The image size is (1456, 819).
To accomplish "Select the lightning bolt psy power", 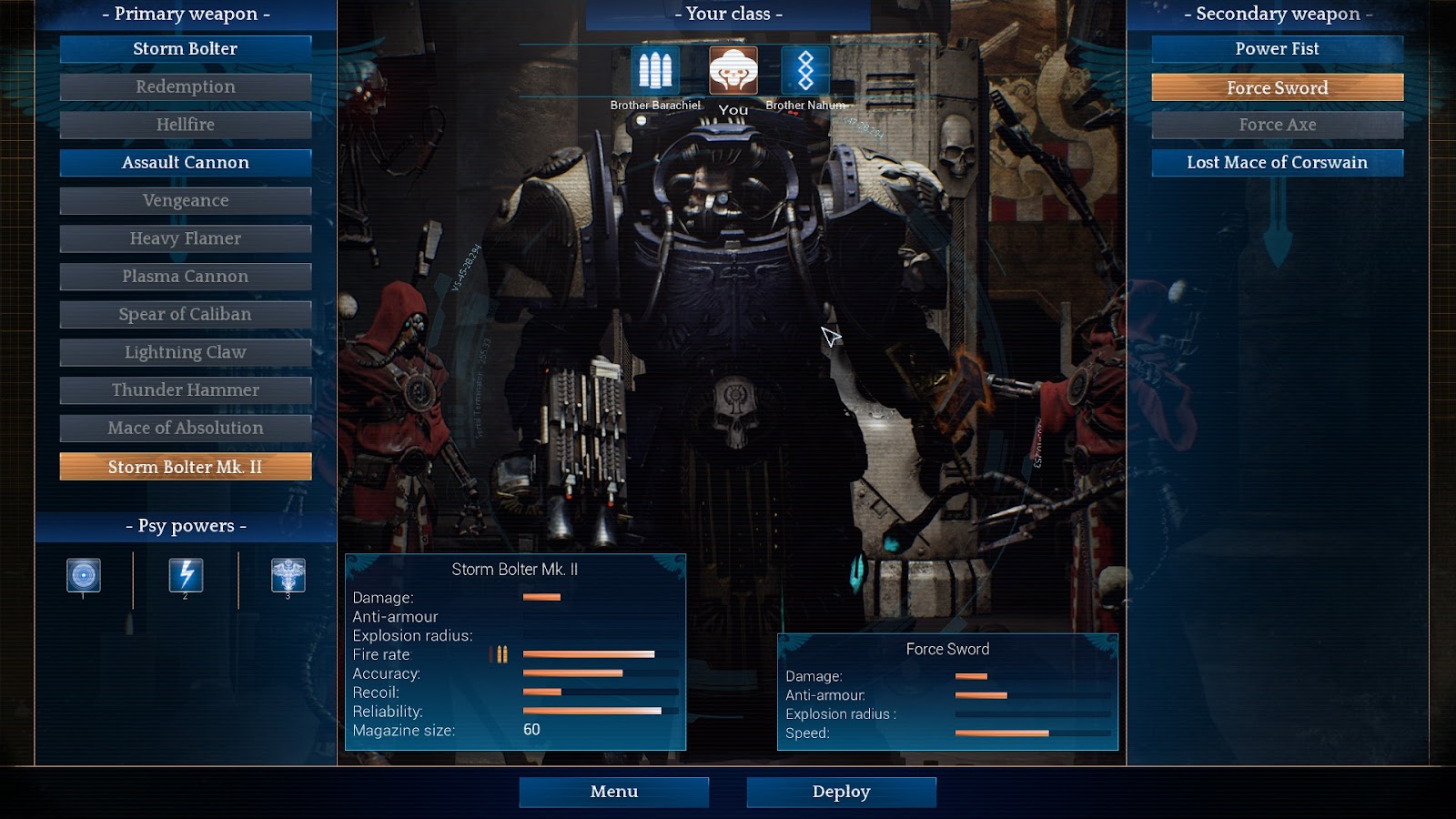I will (186, 575).
